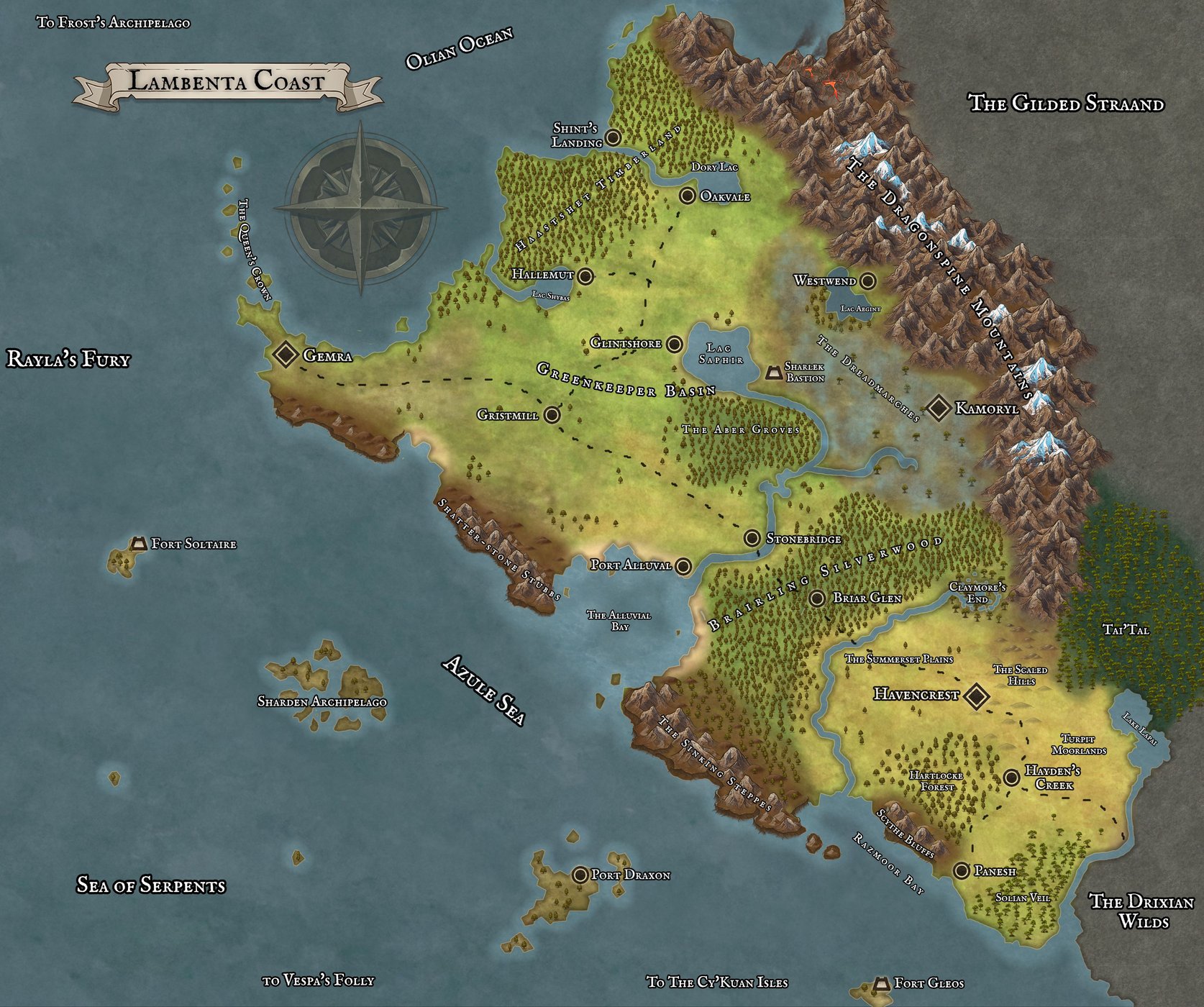Choose the Havencrest capital marker

[x=976, y=696]
